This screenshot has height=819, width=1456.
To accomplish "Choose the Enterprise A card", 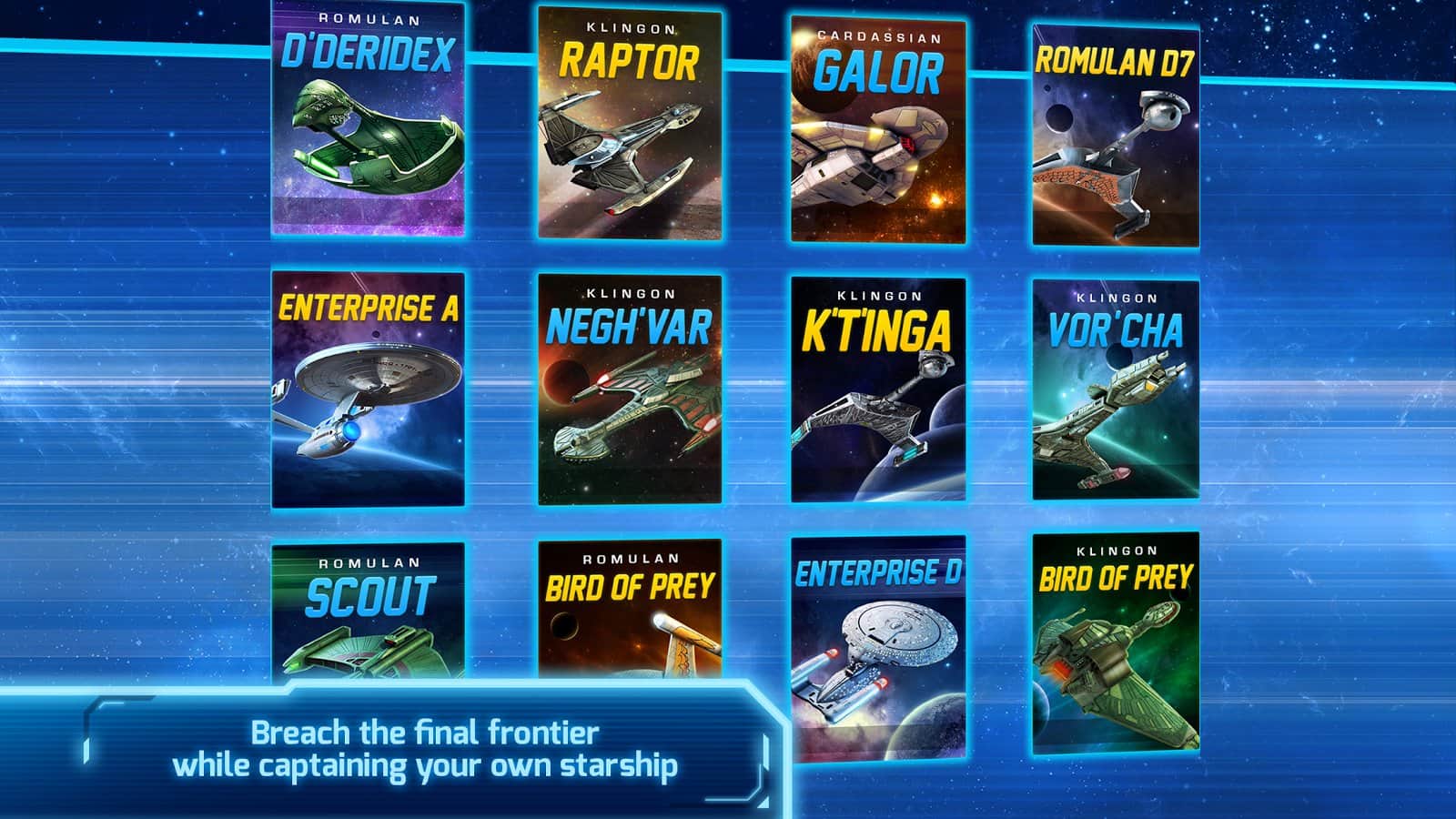I will tap(369, 389).
